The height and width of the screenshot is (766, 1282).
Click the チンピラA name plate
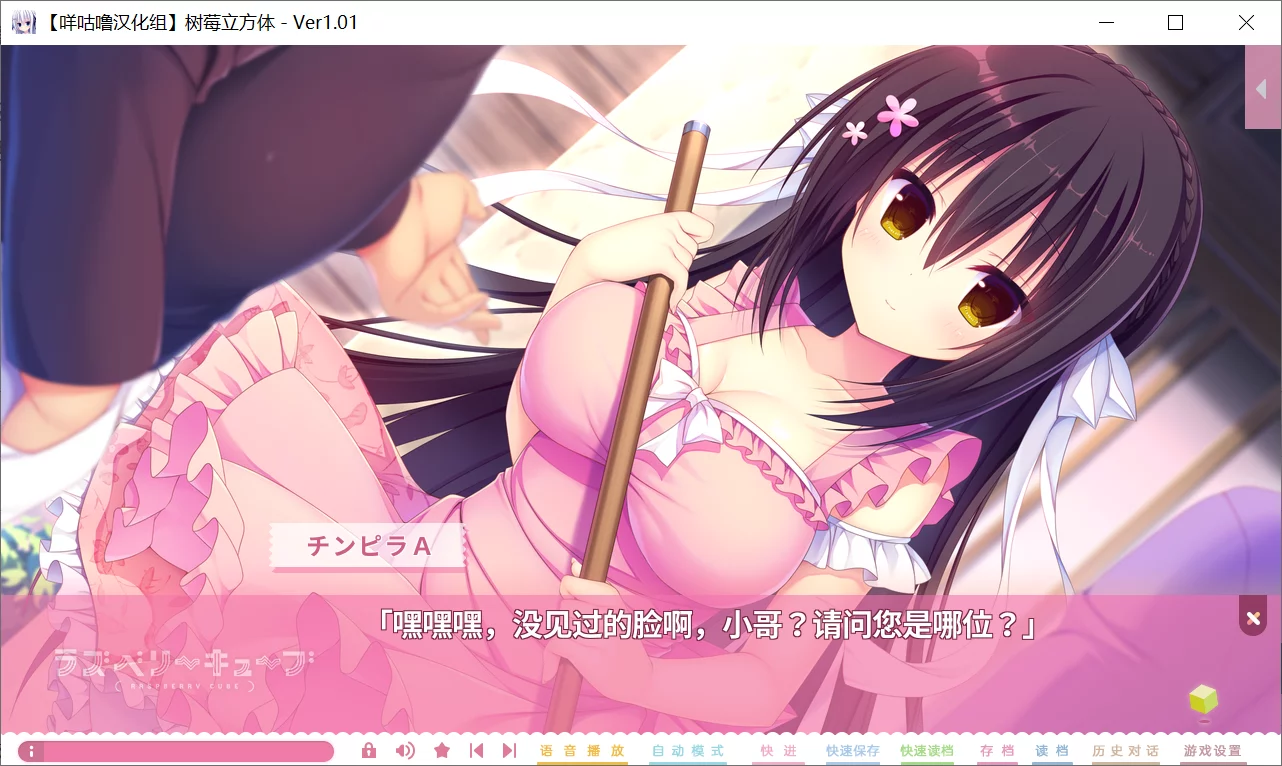(367, 546)
